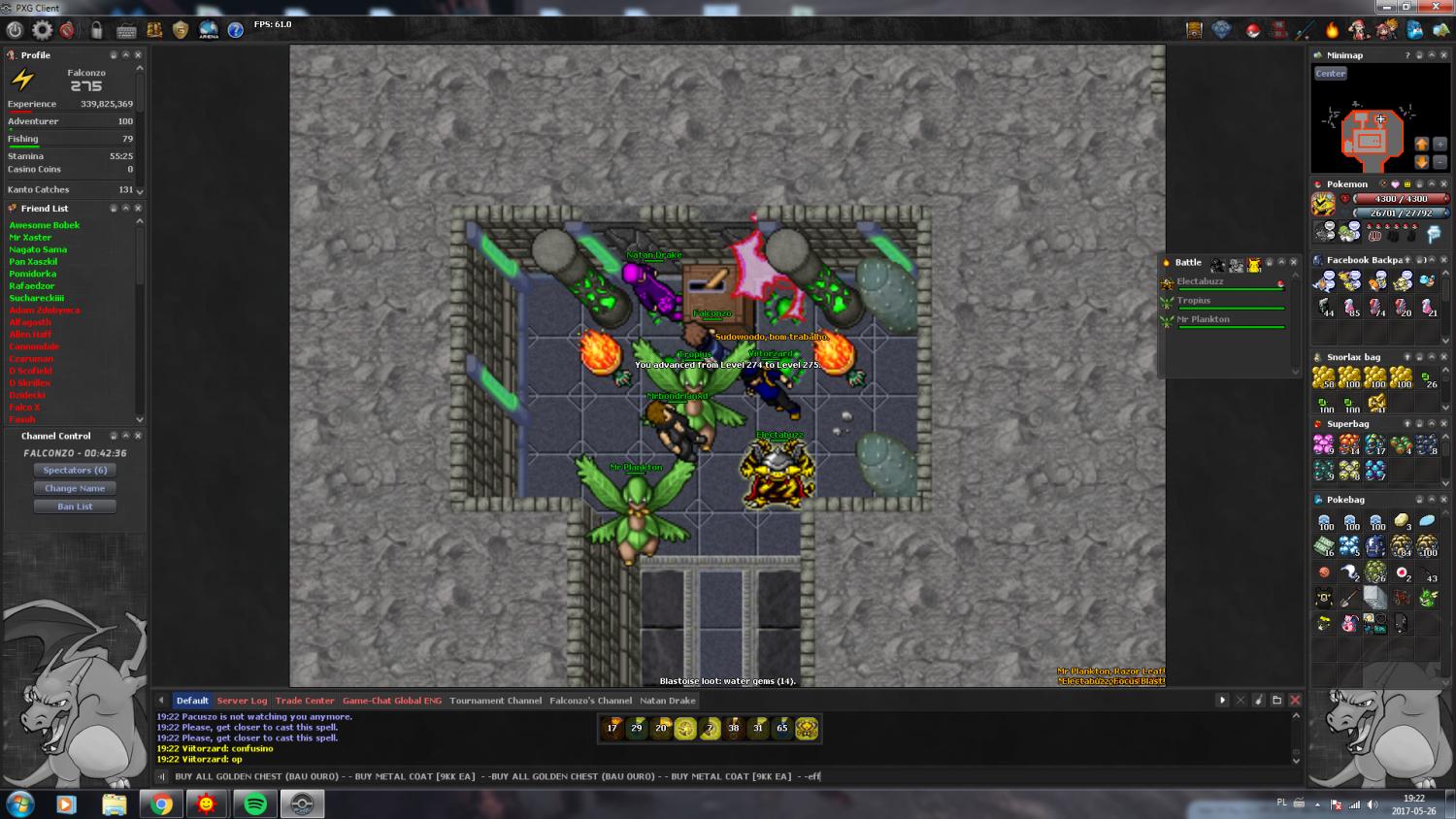Click the blue question mark help icon

click(235, 30)
